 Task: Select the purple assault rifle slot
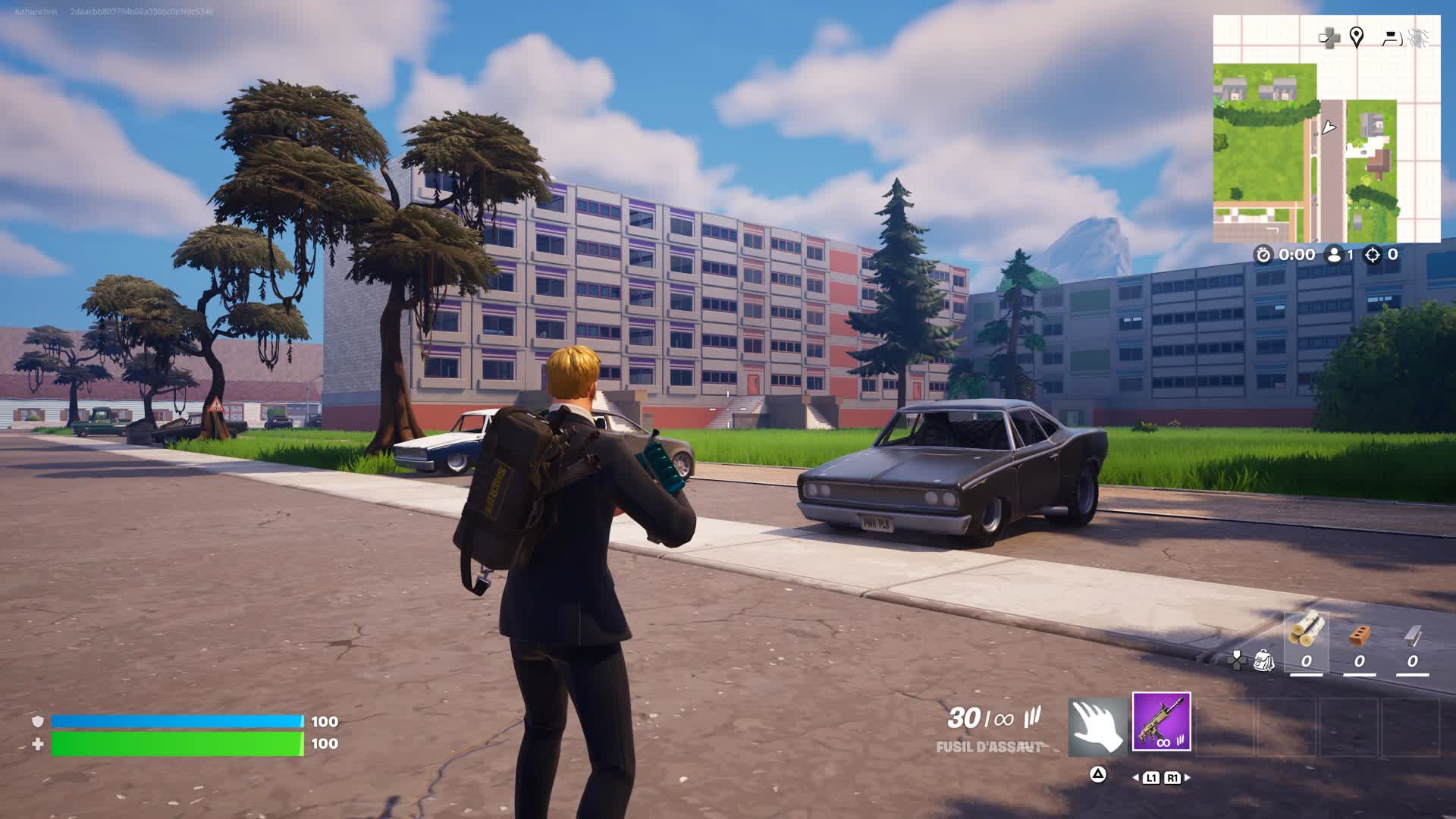(x=1161, y=721)
